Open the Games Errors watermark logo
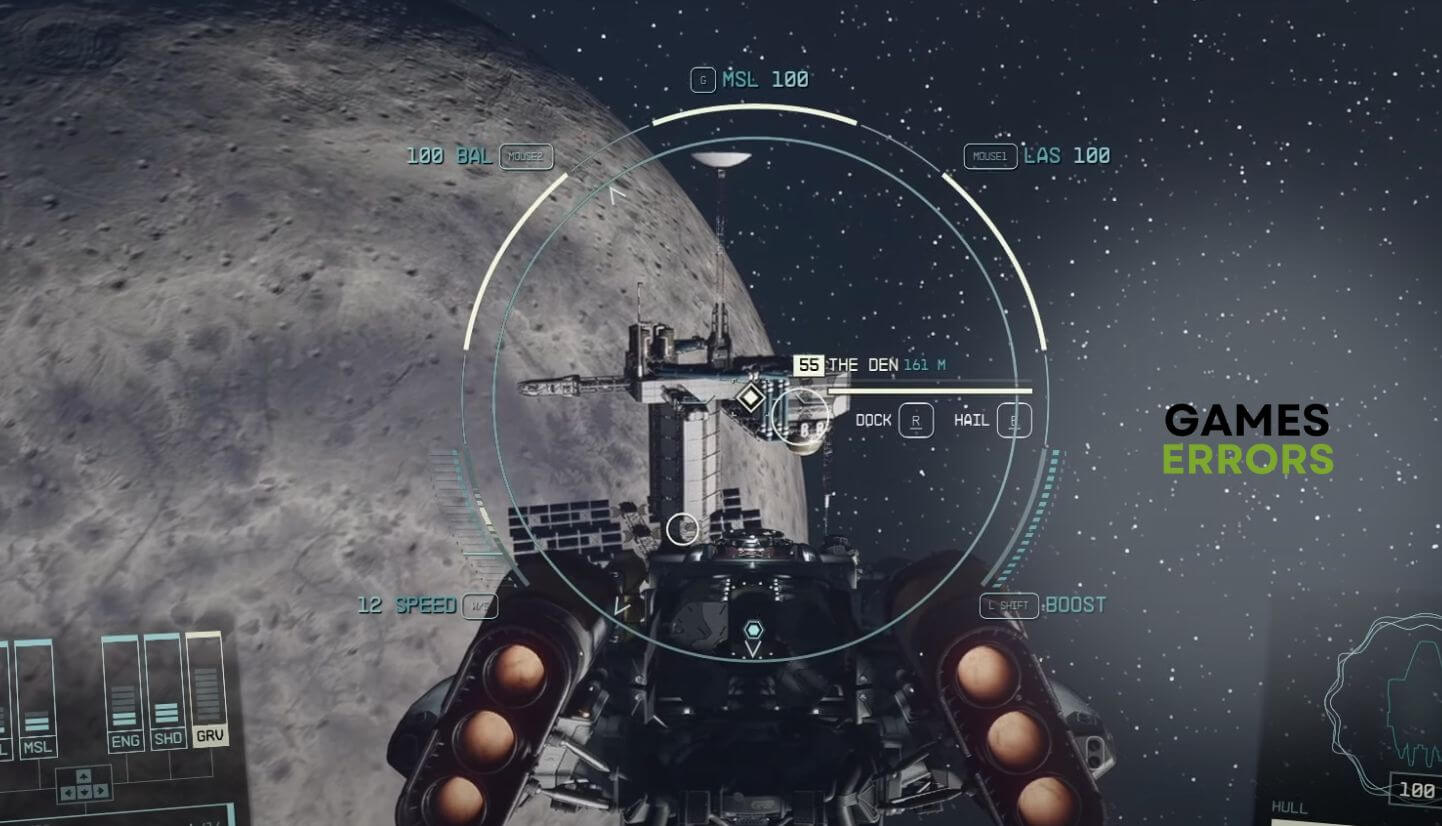The image size is (1442, 826). tap(1247, 439)
